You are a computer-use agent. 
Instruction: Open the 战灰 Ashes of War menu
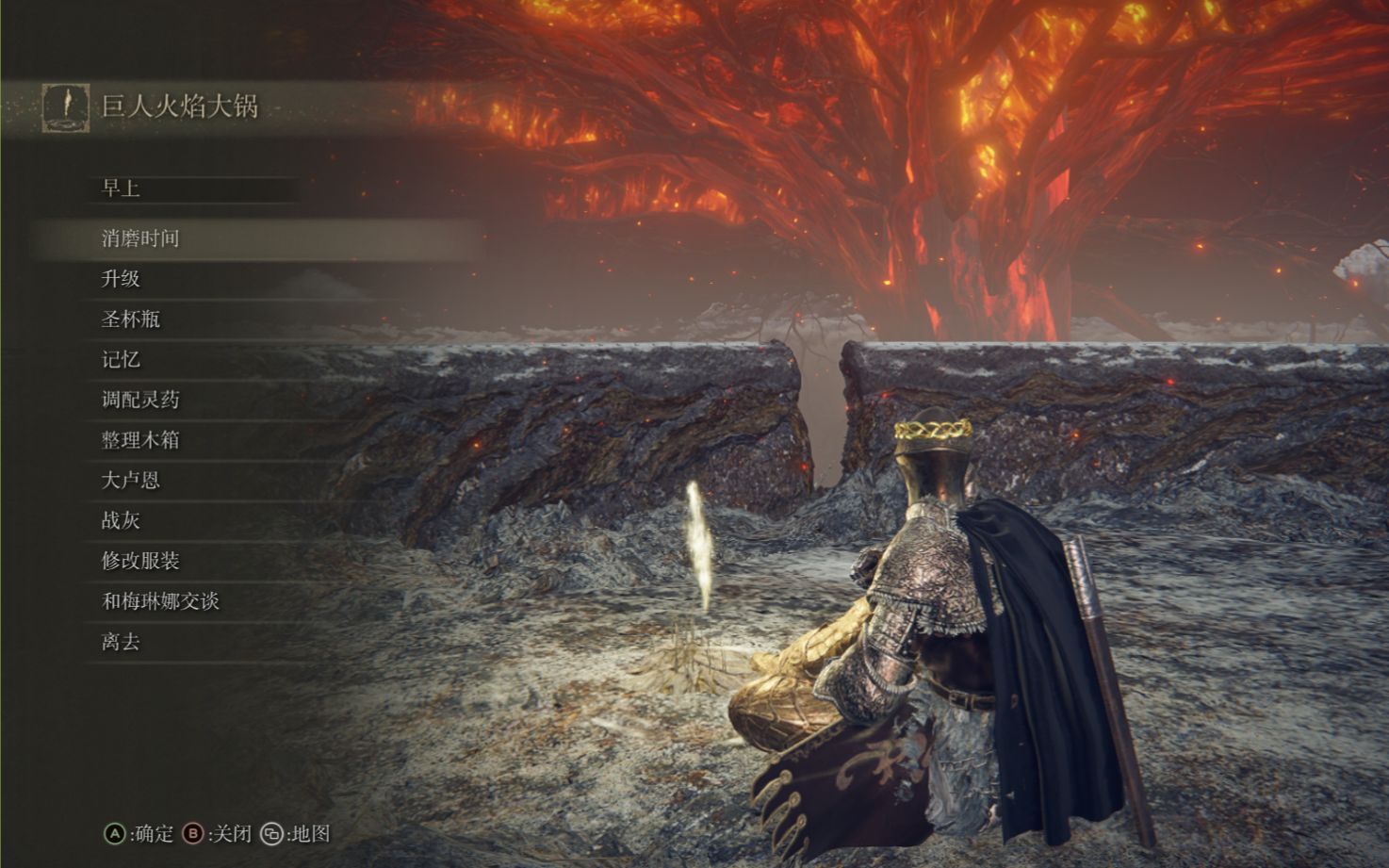click(122, 521)
